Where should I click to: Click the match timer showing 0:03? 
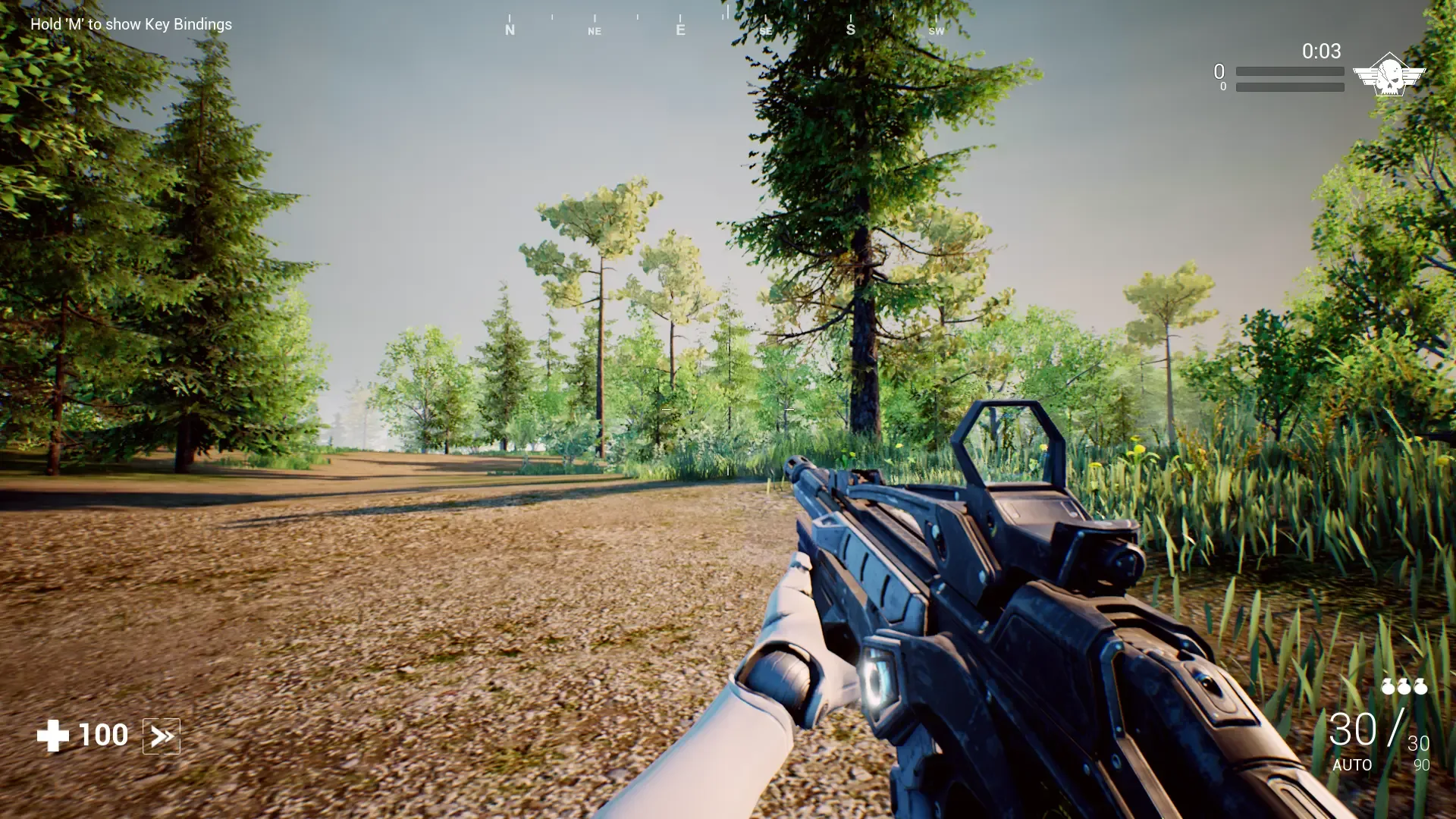pos(1320,52)
